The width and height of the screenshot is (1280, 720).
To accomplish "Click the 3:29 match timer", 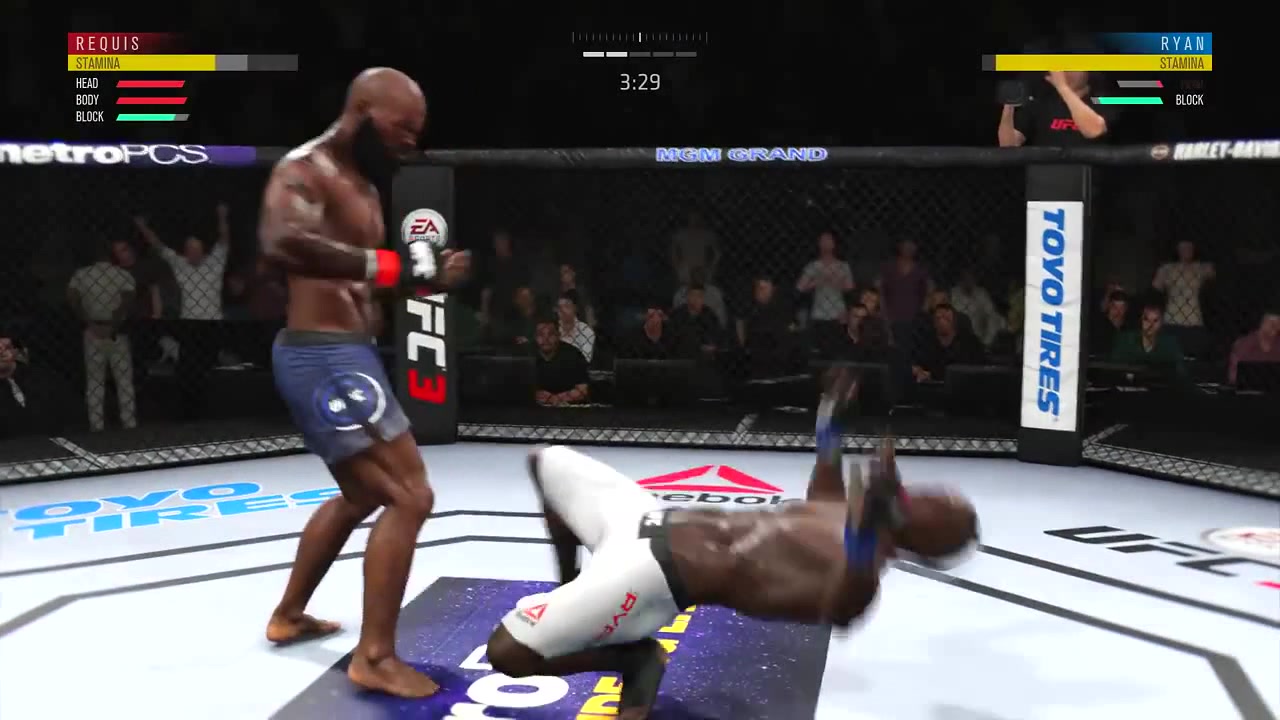I will [x=640, y=82].
